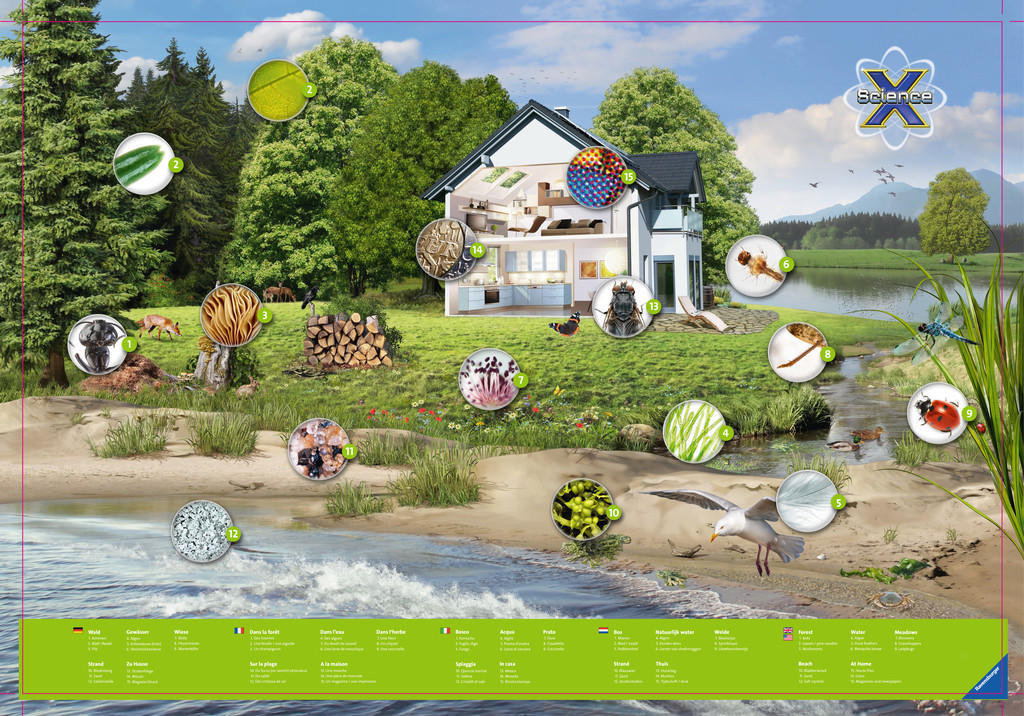Select the yellow-green leaf close-up circle
The height and width of the screenshot is (716, 1024).
point(277,90)
